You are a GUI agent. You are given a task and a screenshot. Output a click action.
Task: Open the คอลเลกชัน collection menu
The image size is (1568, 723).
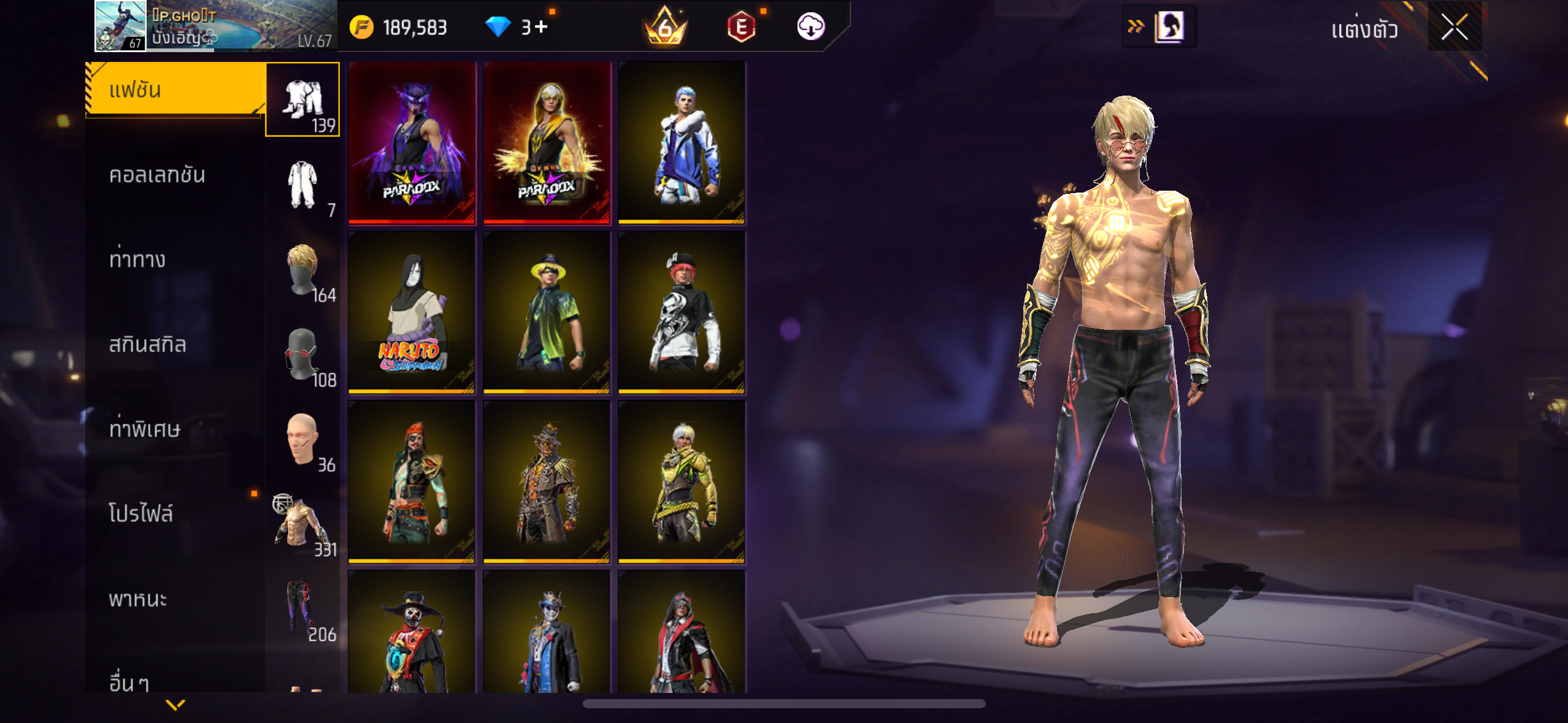tap(158, 175)
